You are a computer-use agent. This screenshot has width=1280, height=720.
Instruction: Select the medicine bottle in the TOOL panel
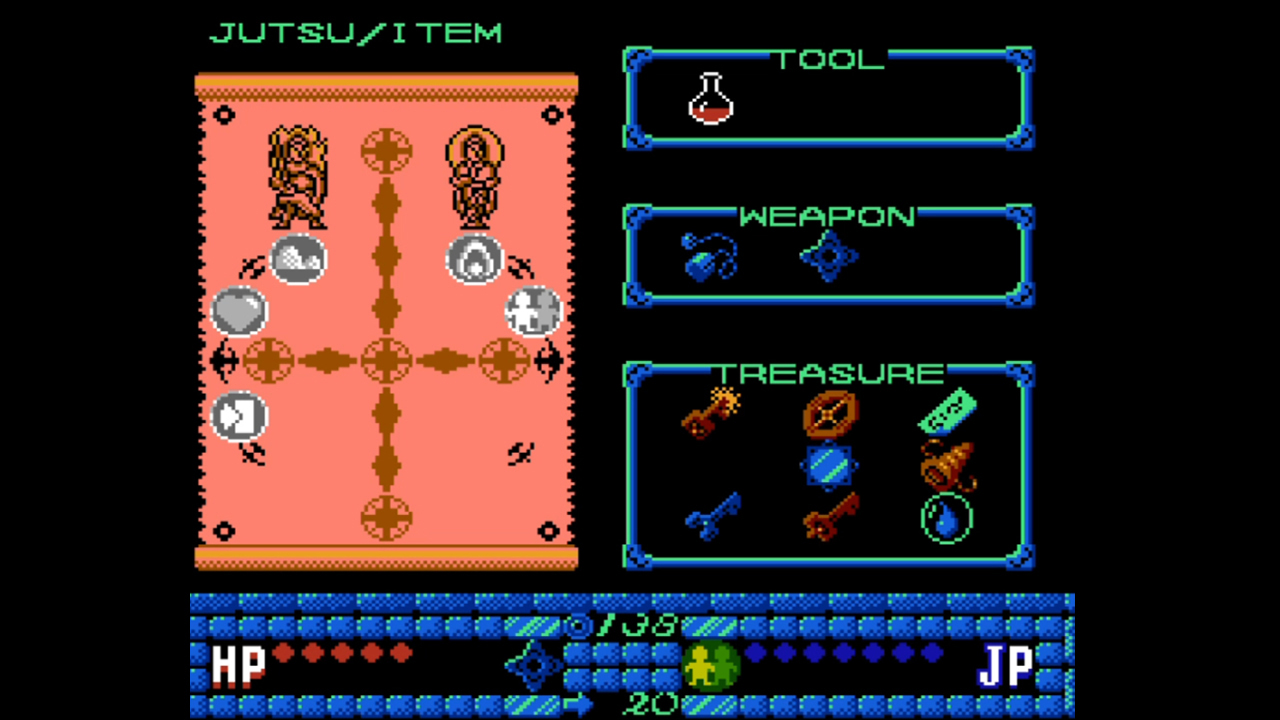click(712, 97)
